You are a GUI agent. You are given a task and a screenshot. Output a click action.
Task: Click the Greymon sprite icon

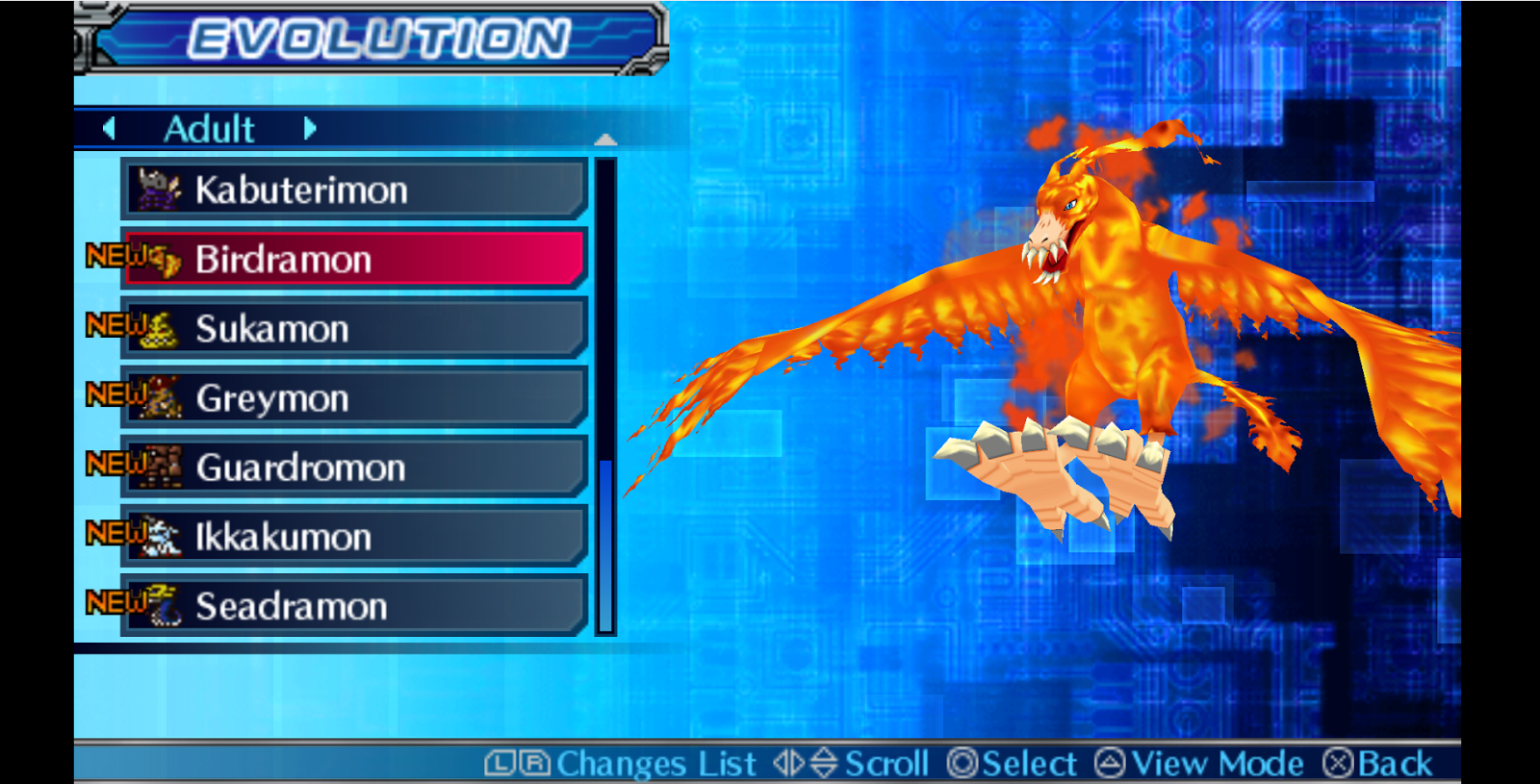point(162,398)
